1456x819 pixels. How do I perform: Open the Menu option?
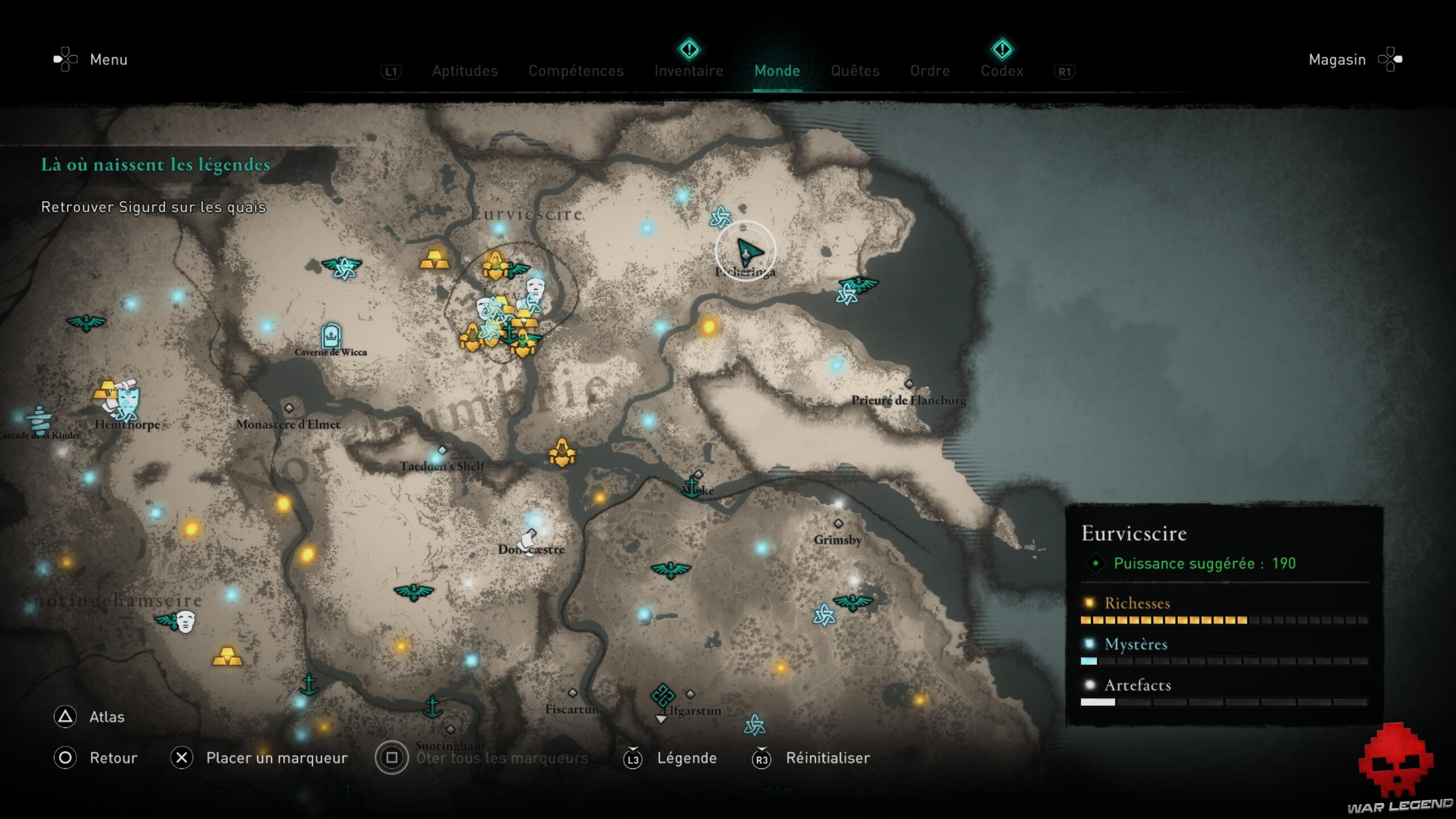(108, 60)
